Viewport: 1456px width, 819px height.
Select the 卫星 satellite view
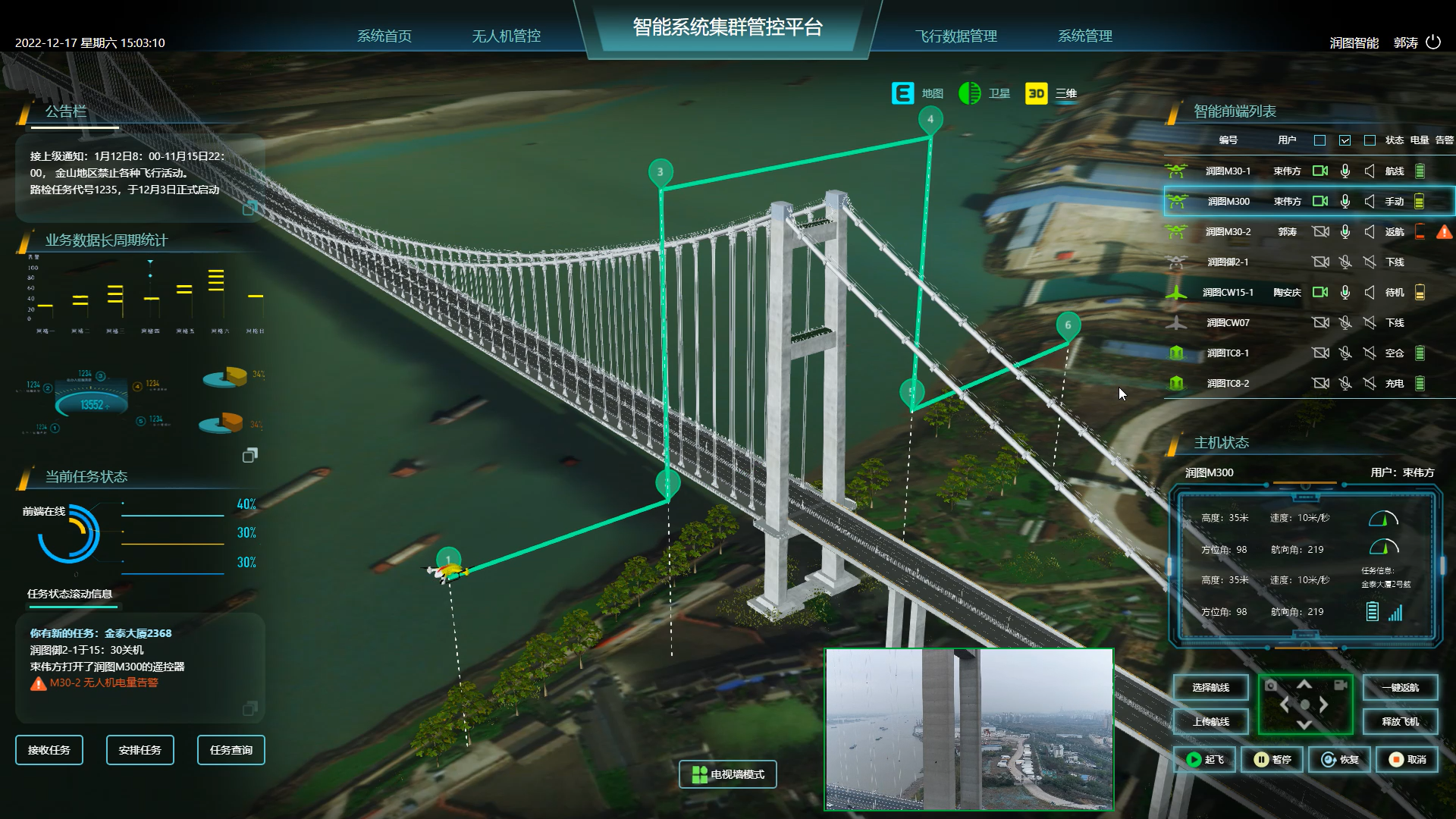(984, 93)
